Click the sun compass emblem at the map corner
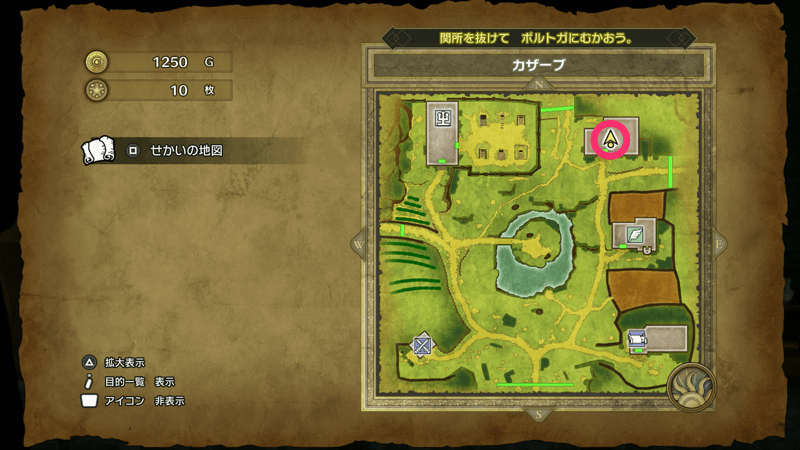The image size is (800, 450). pyautogui.click(x=691, y=388)
